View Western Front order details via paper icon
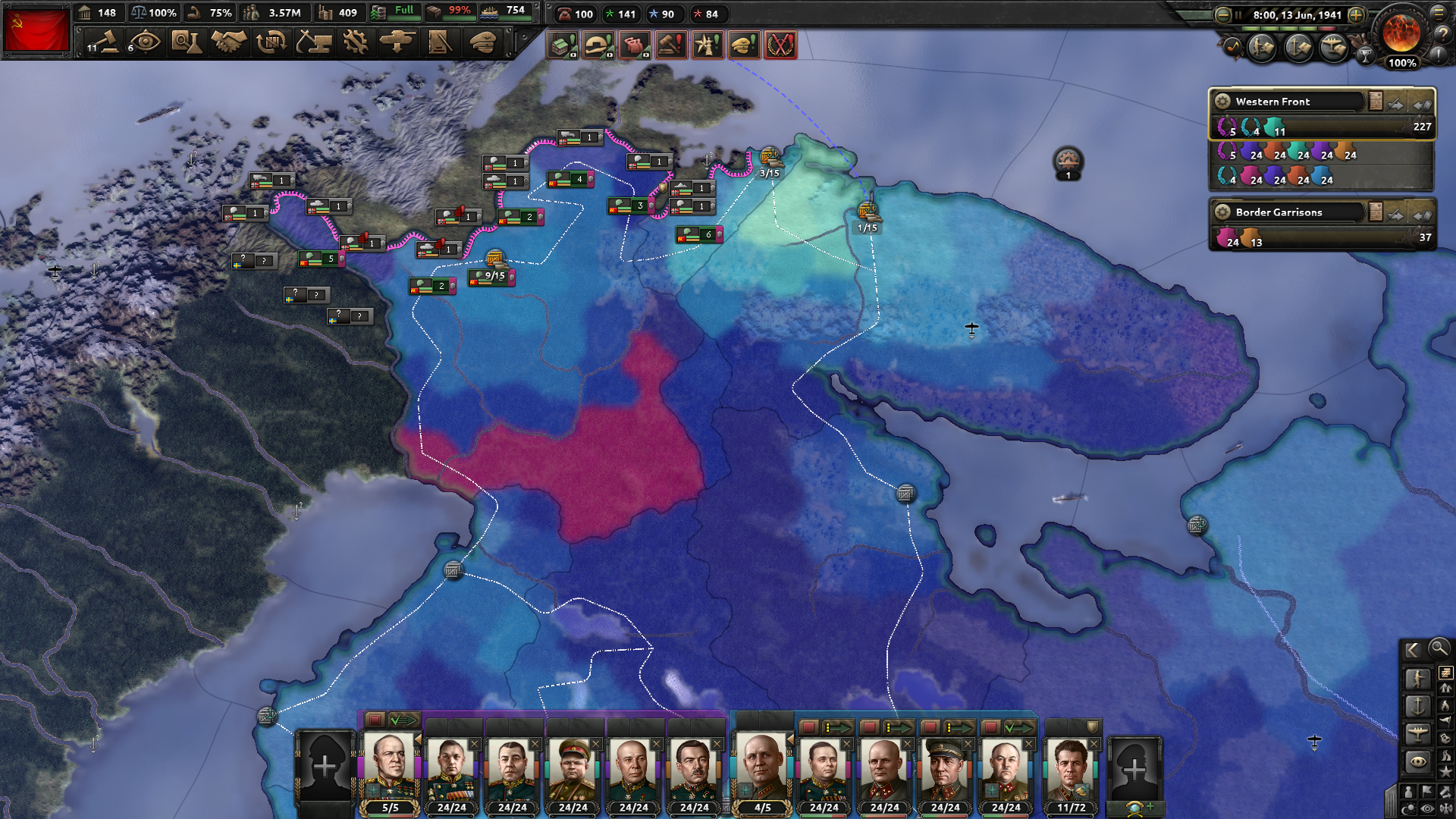 click(x=1375, y=99)
